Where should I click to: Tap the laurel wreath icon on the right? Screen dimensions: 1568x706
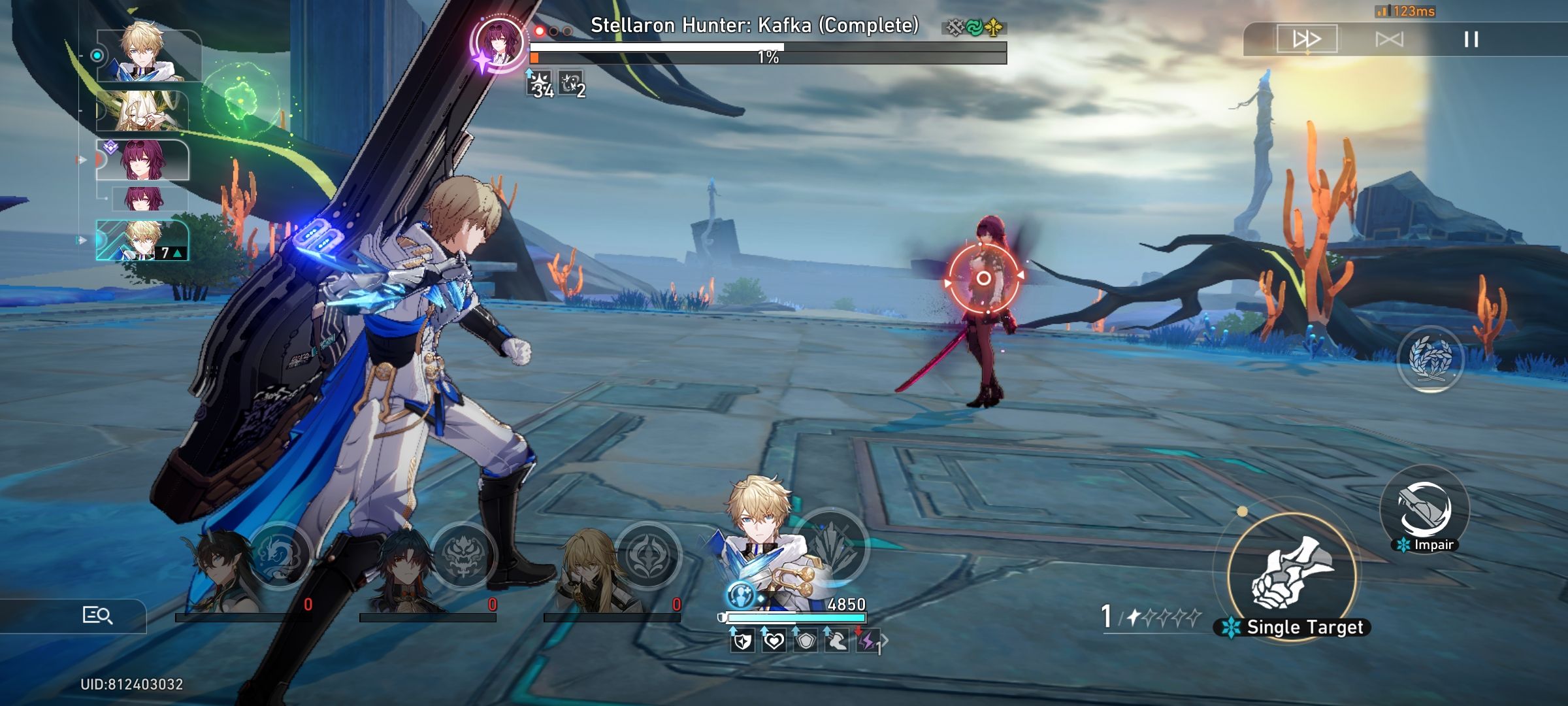pos(1429,359)
